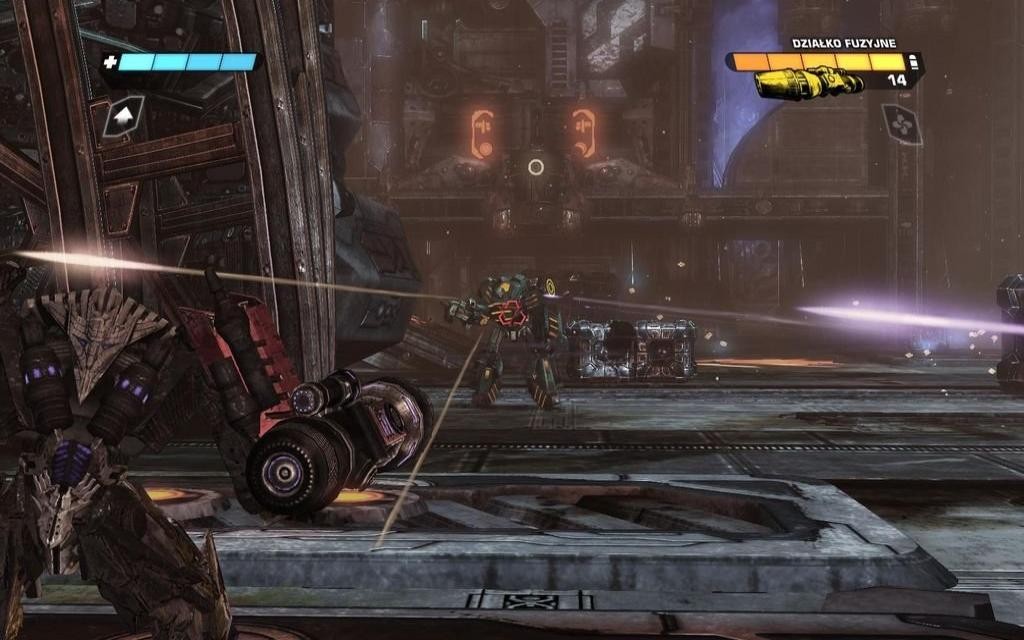
Task: Select the yellow Działko Fuzyjne weapon icon
Action: tap(810, 83)
